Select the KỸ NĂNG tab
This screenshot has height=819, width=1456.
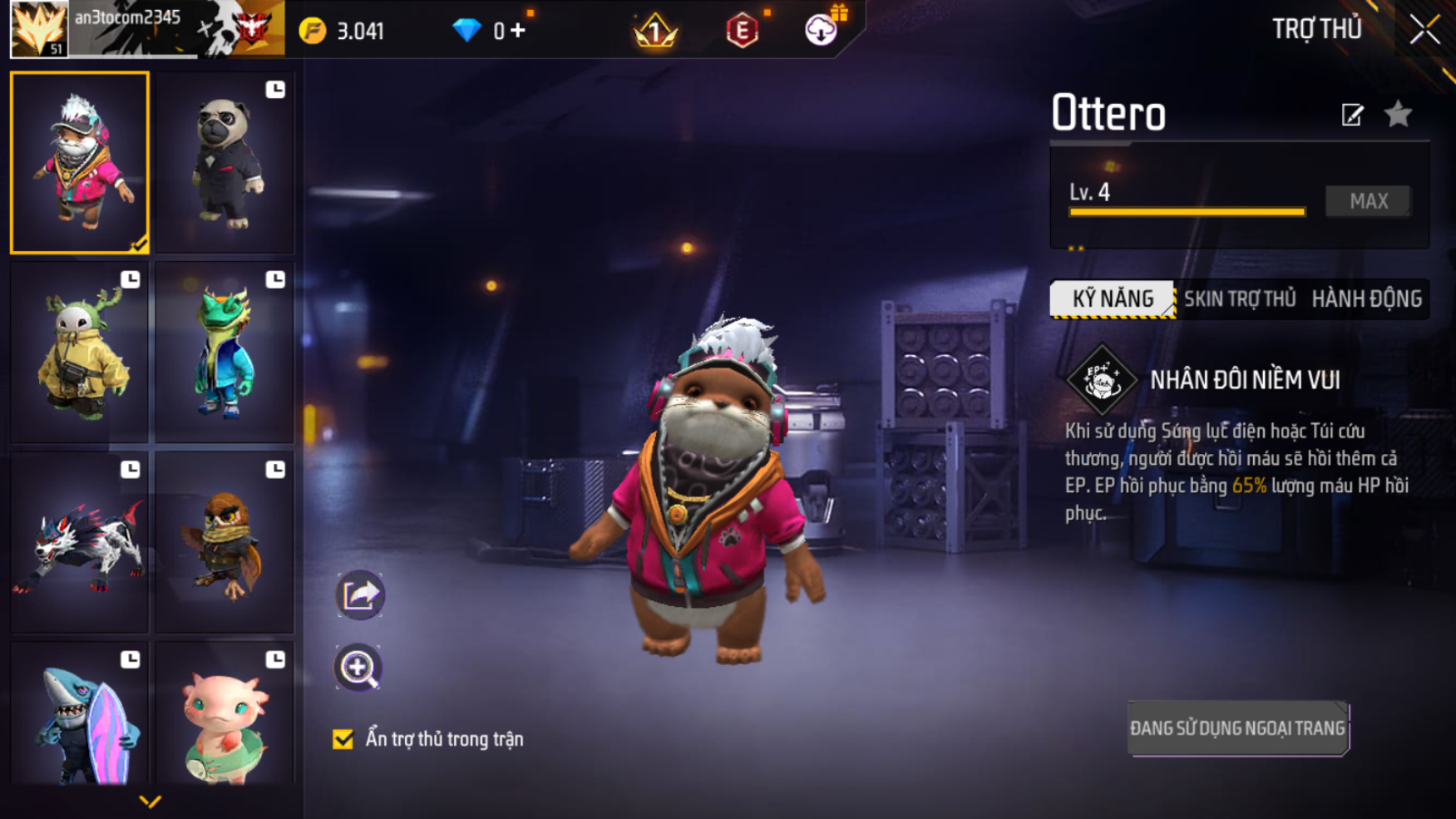pos(1113,299)
